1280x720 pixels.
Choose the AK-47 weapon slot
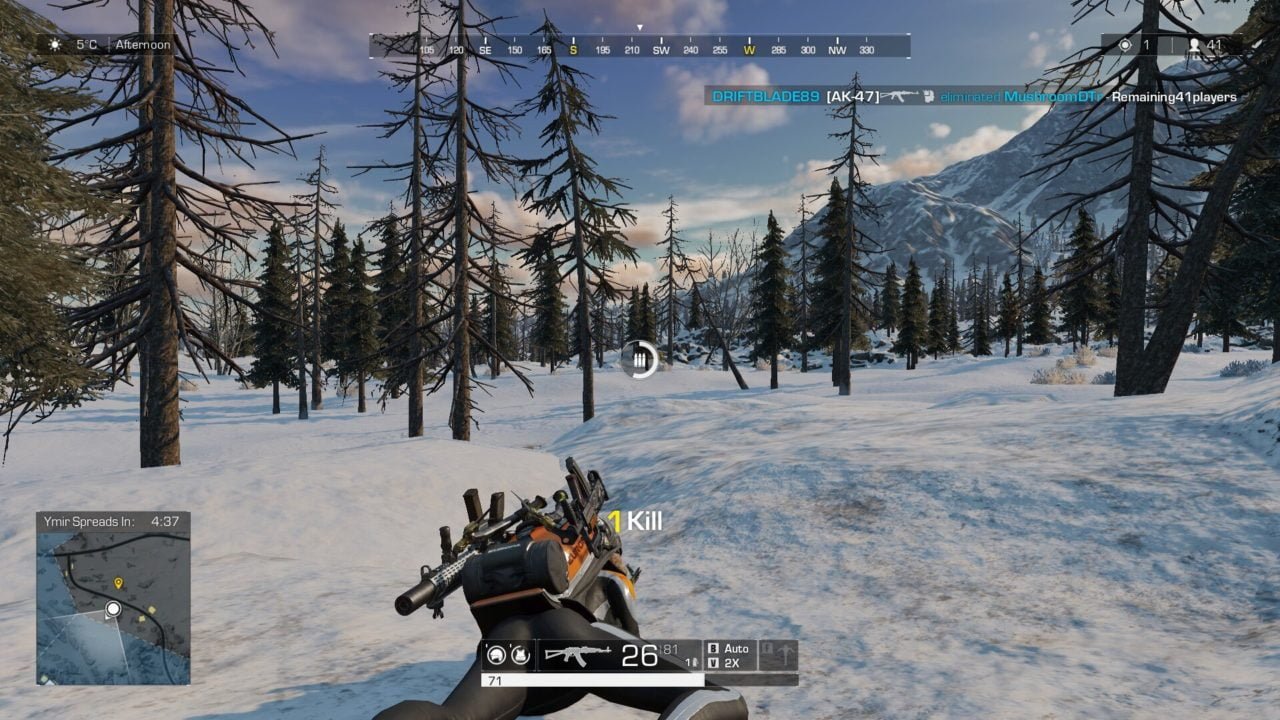coord(580,655)
